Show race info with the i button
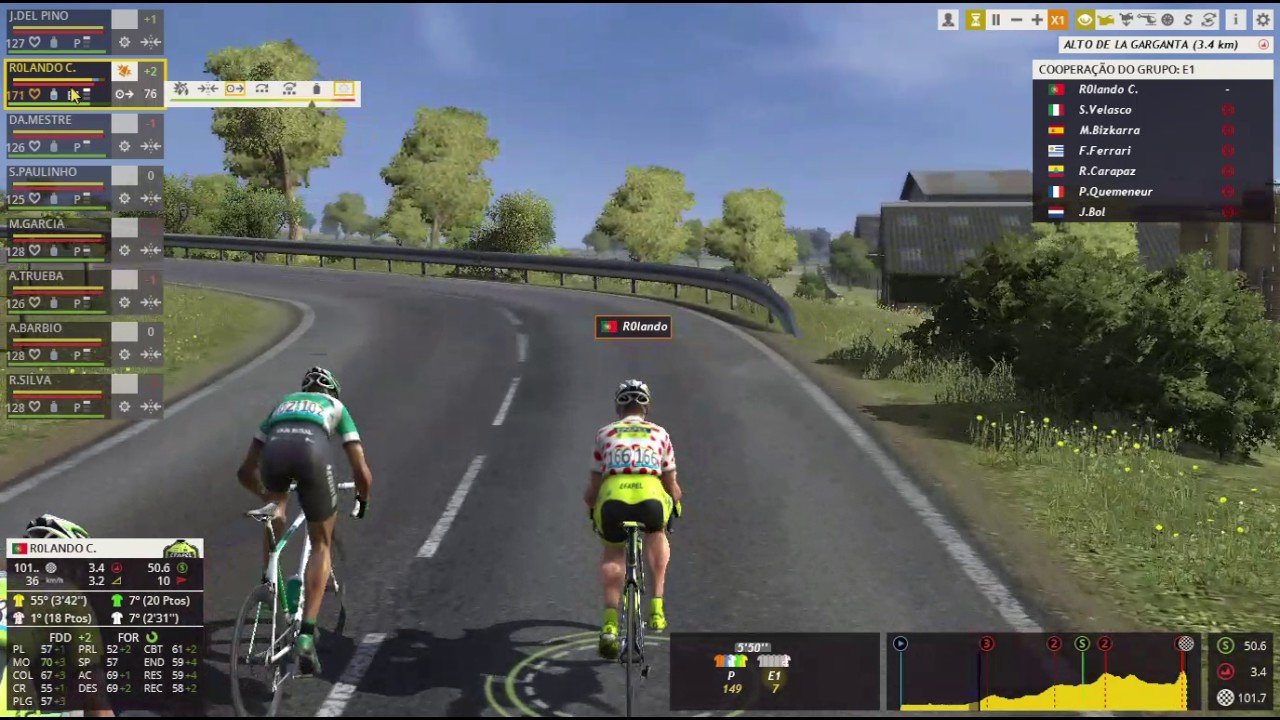1280x720 pixels. [1236, 20]
